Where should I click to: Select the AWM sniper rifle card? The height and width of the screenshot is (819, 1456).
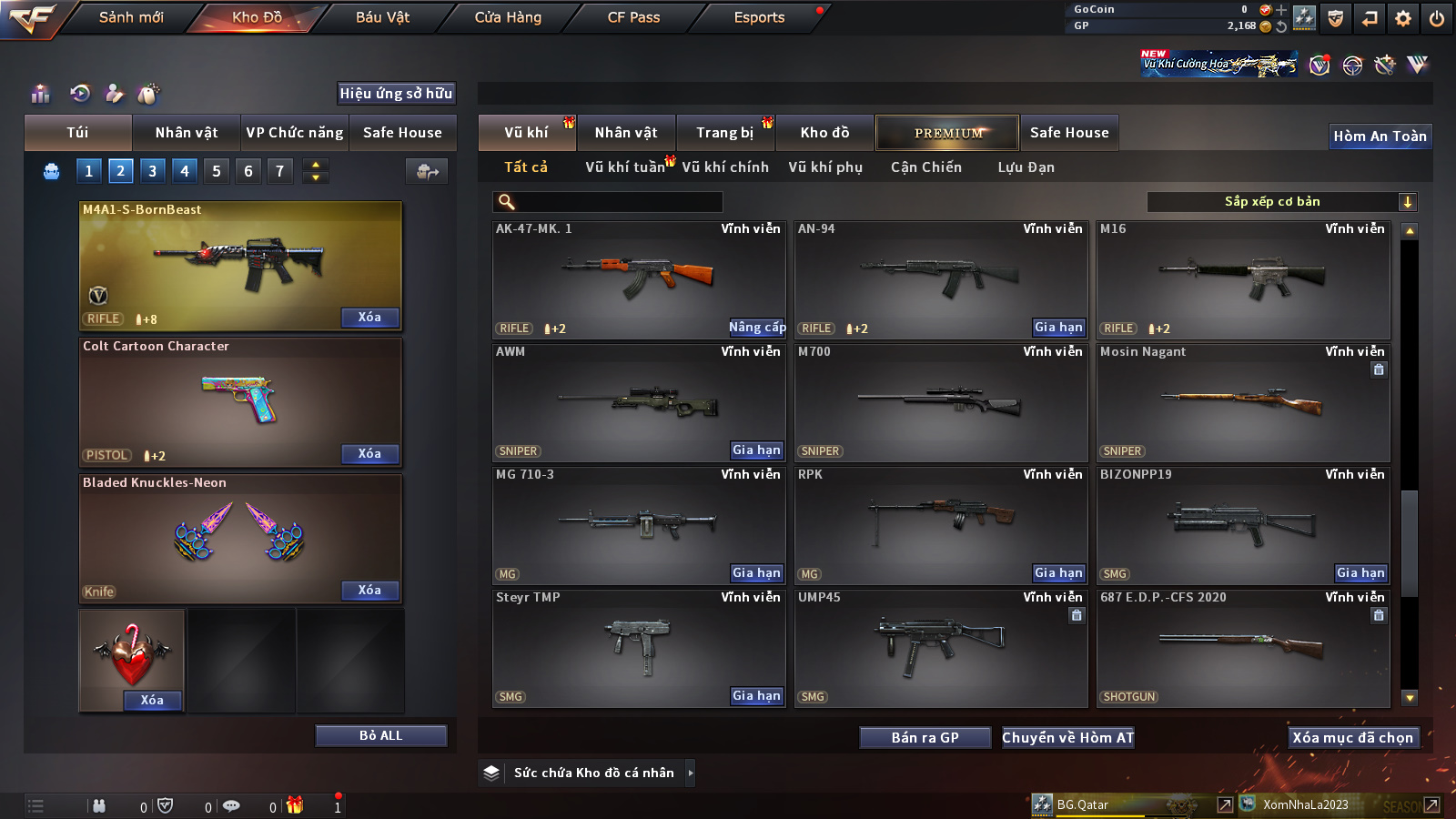tap(639, 402)
